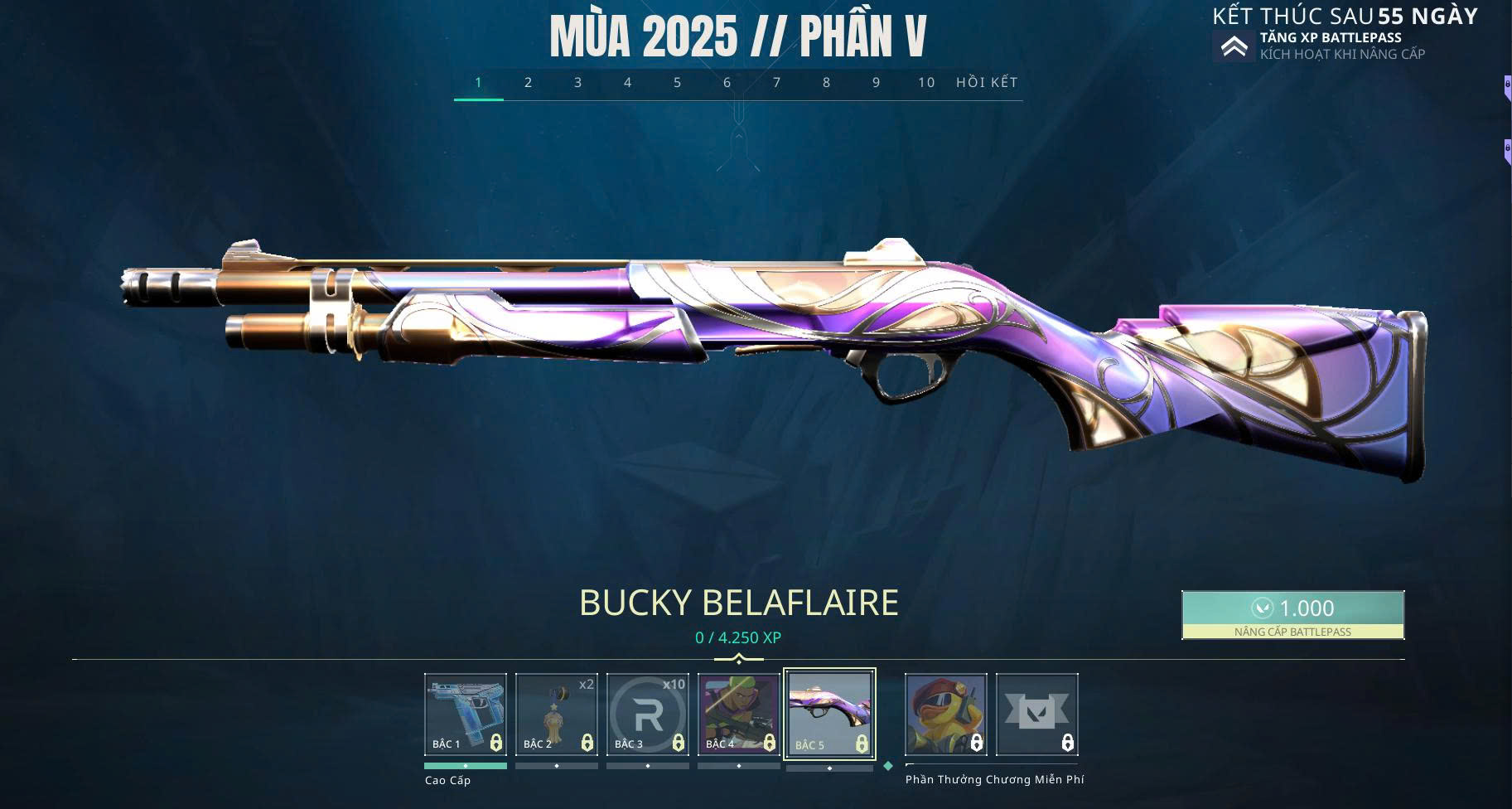Open chapter 4 tab
Image resolution: width=1512 pixels, height=809 pixels.
pos(627,83)
